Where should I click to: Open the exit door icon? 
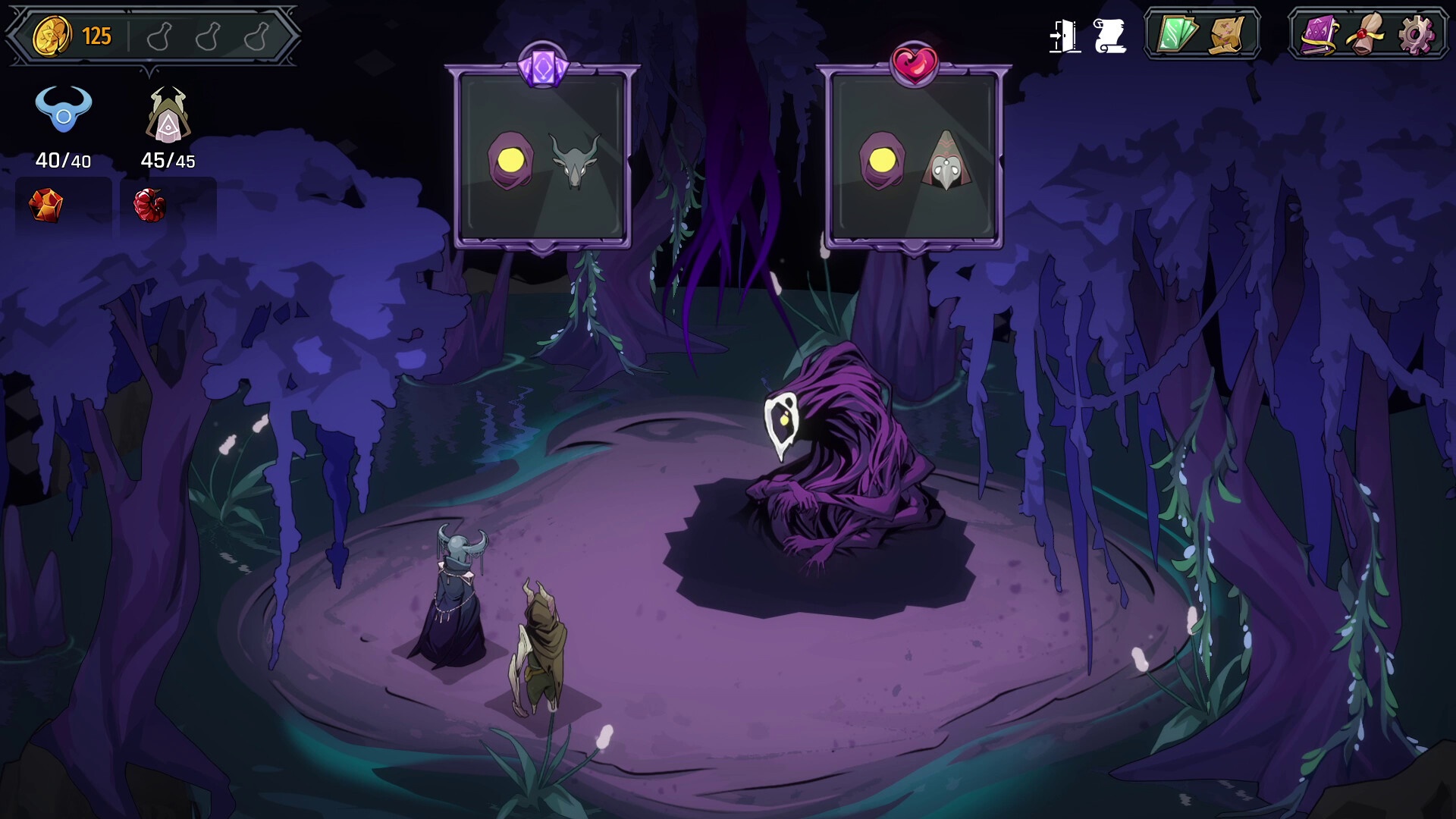pos(1064,36)
